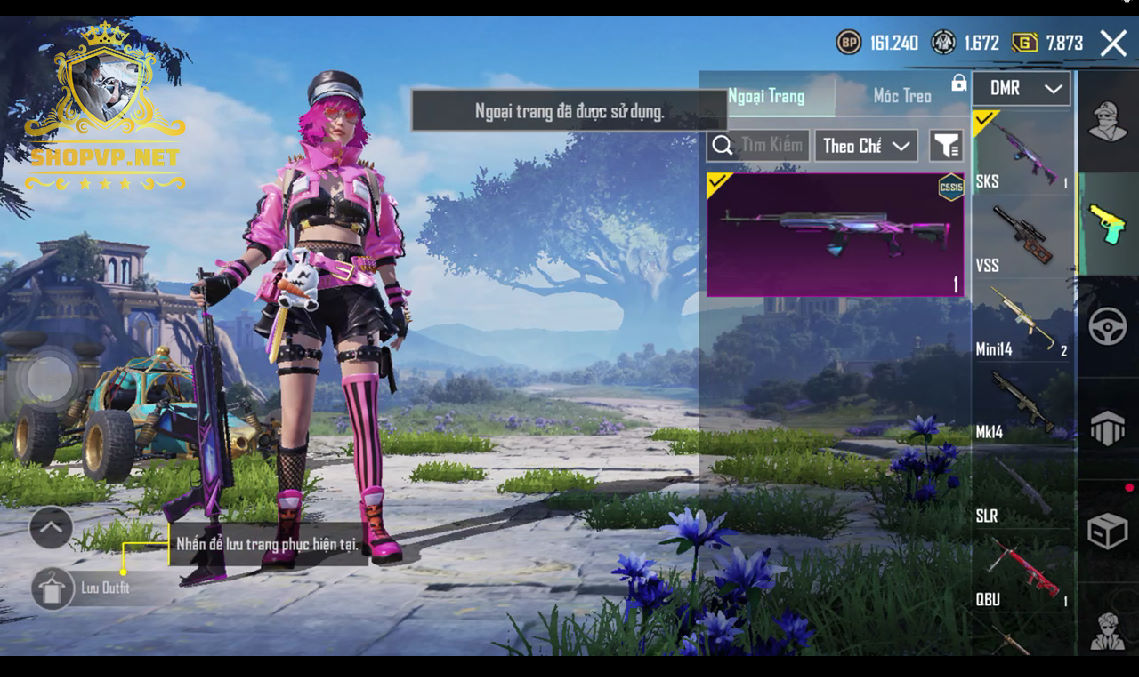Expand the up-arrow chevron button
Image resolution: width=1139 pixels, height=677 pixels.
51,527
